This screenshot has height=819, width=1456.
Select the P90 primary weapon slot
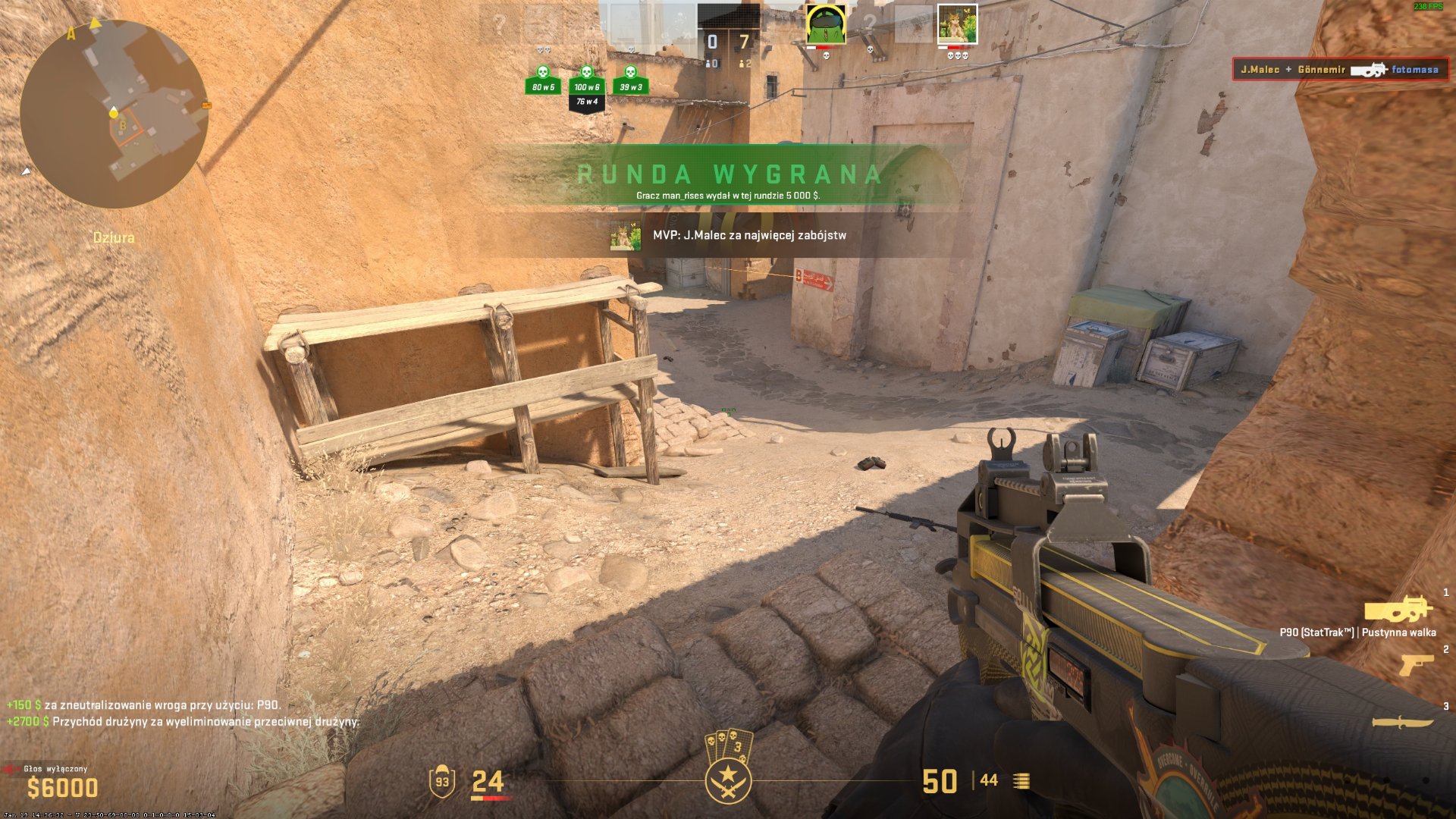[x=1398, y=610]
